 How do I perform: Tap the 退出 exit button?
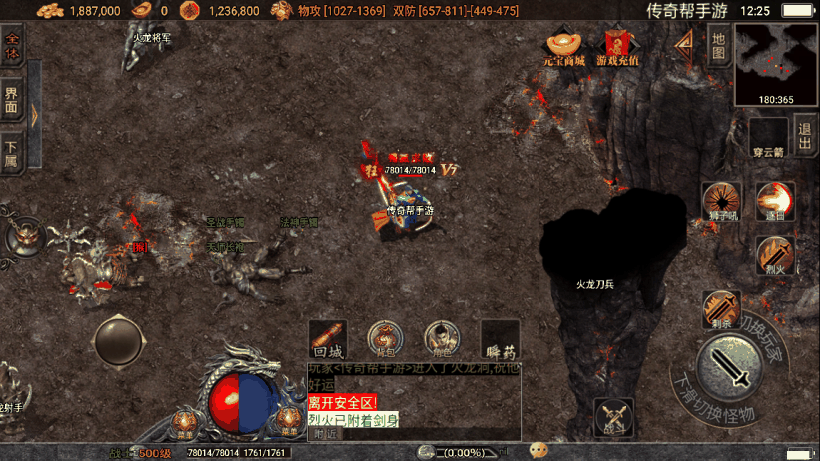coord(804,134)
